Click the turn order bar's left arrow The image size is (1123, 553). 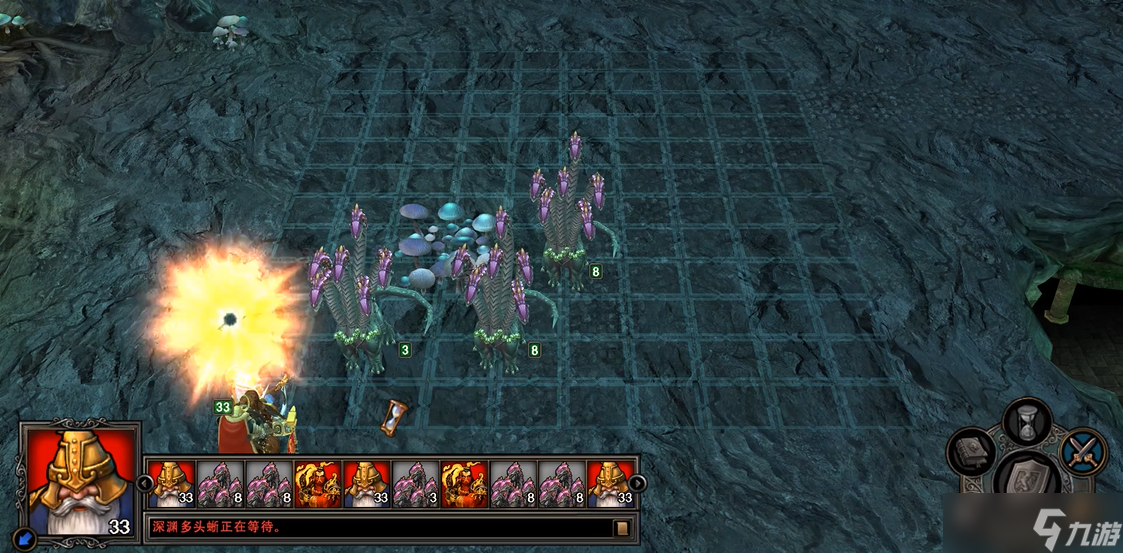144,484
